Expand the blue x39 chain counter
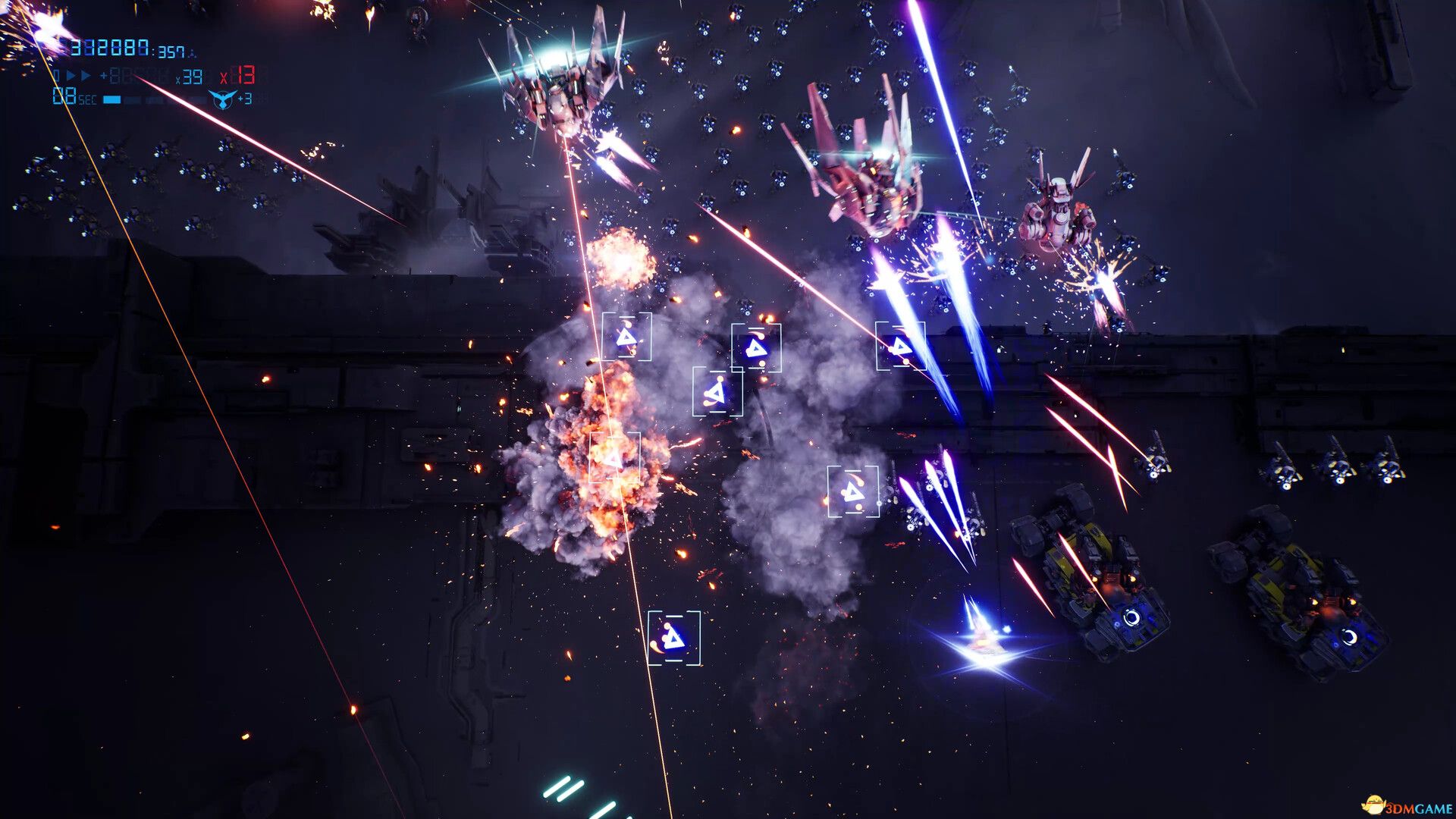The height and width of the screenshot is (819, 1456). pyautogui.click(x=190, y=77)
